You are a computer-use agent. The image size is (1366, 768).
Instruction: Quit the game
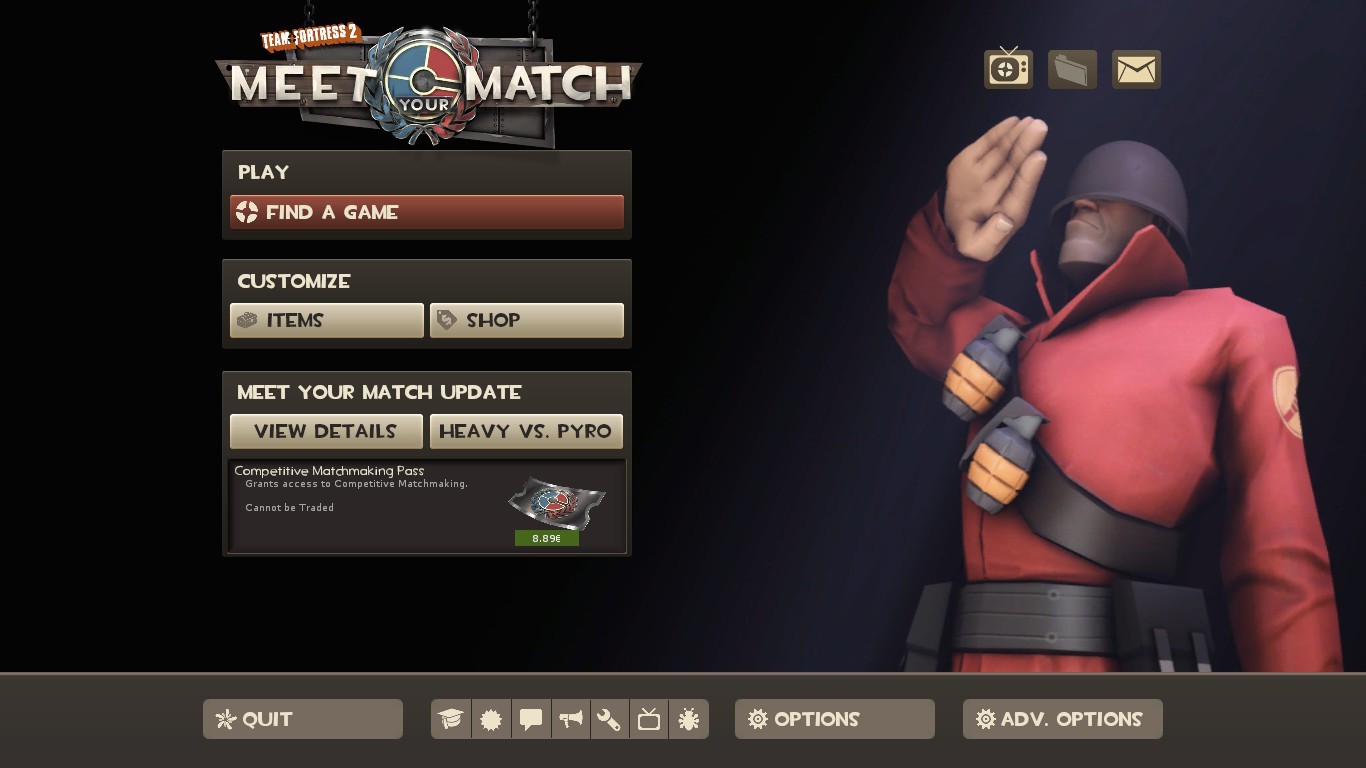(302, 719)
